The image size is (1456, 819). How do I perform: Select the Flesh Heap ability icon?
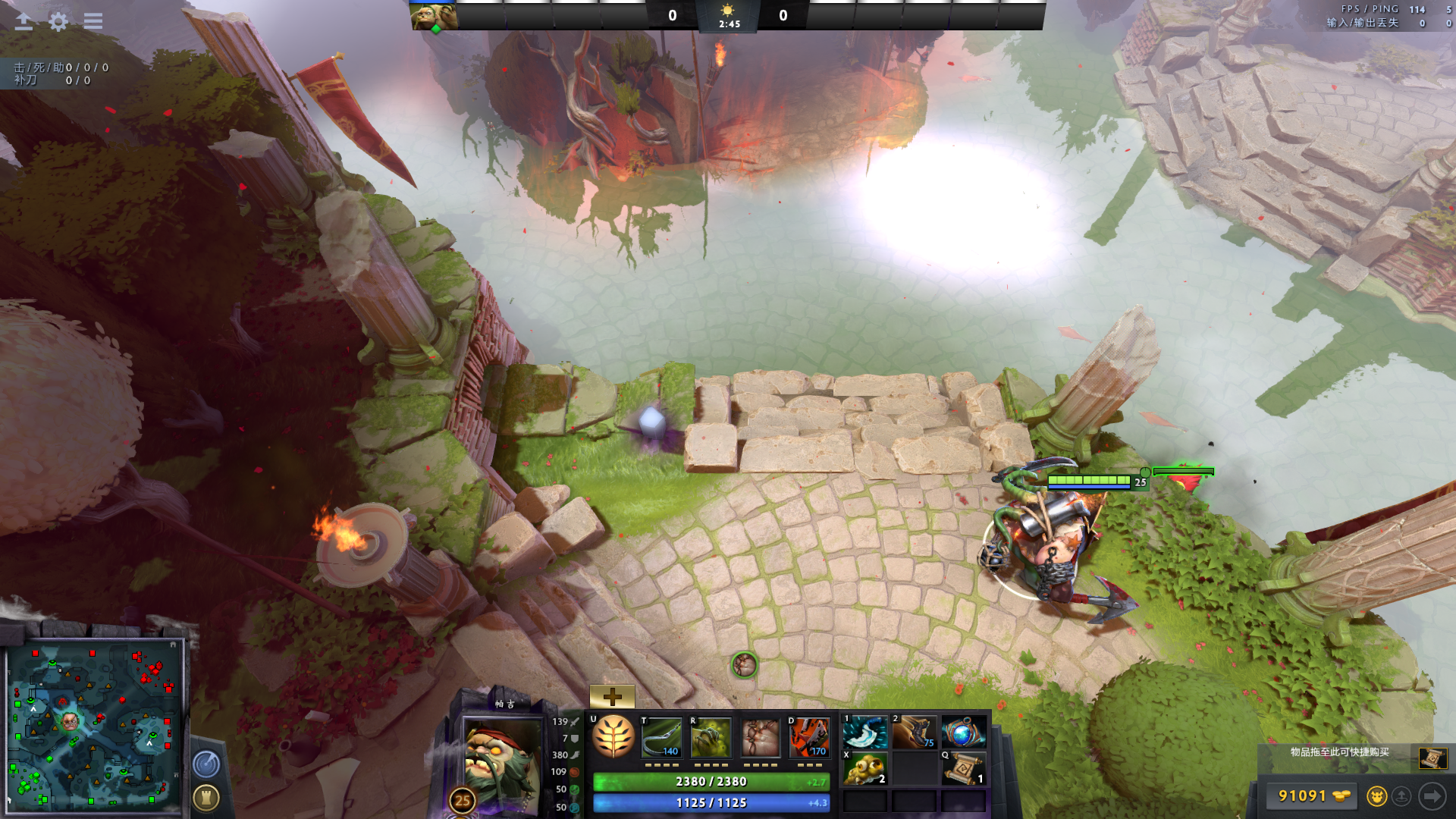(x=760, y=737)
